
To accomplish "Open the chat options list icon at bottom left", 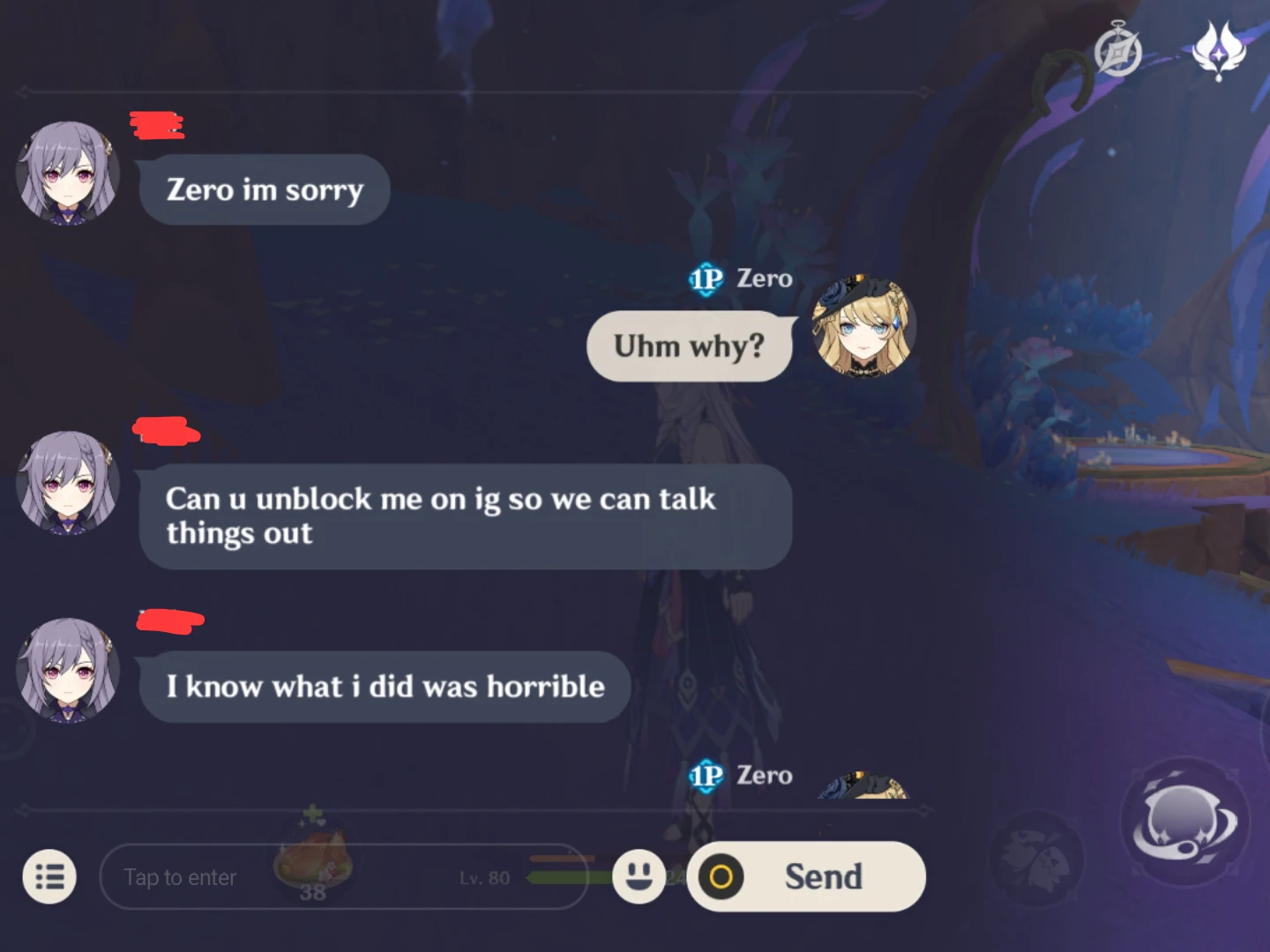I will (x=50, y=877).
